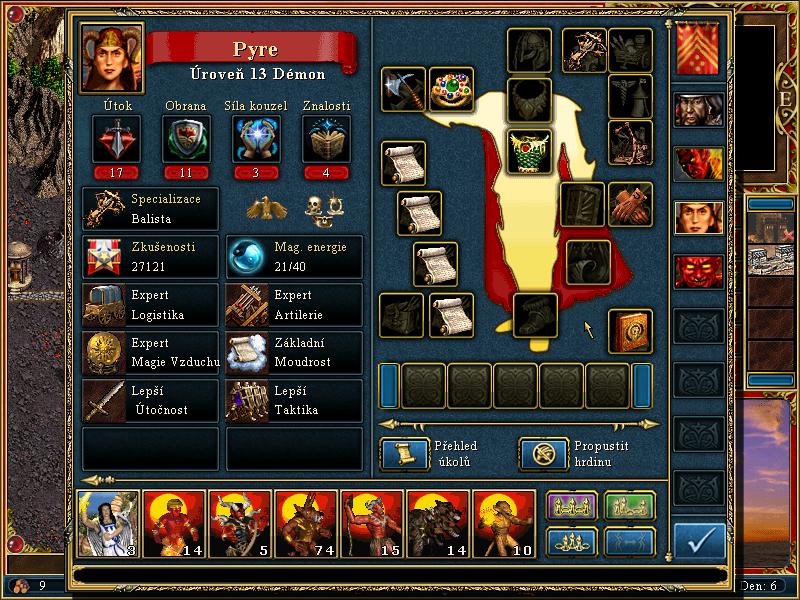Select the angel stack of 3
Screen dimensions: 800x600
107,523
